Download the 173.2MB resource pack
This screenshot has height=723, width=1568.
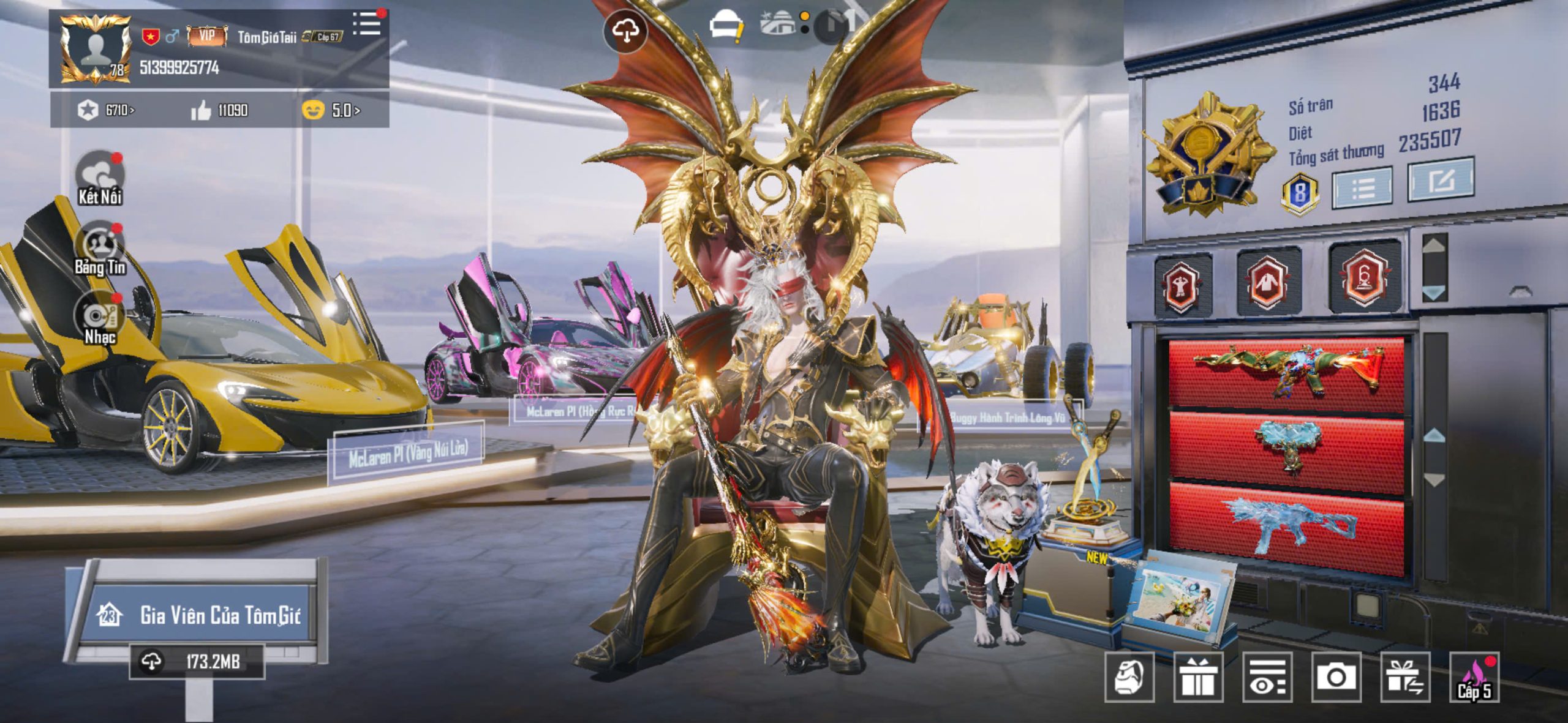(x=196, y=661)
